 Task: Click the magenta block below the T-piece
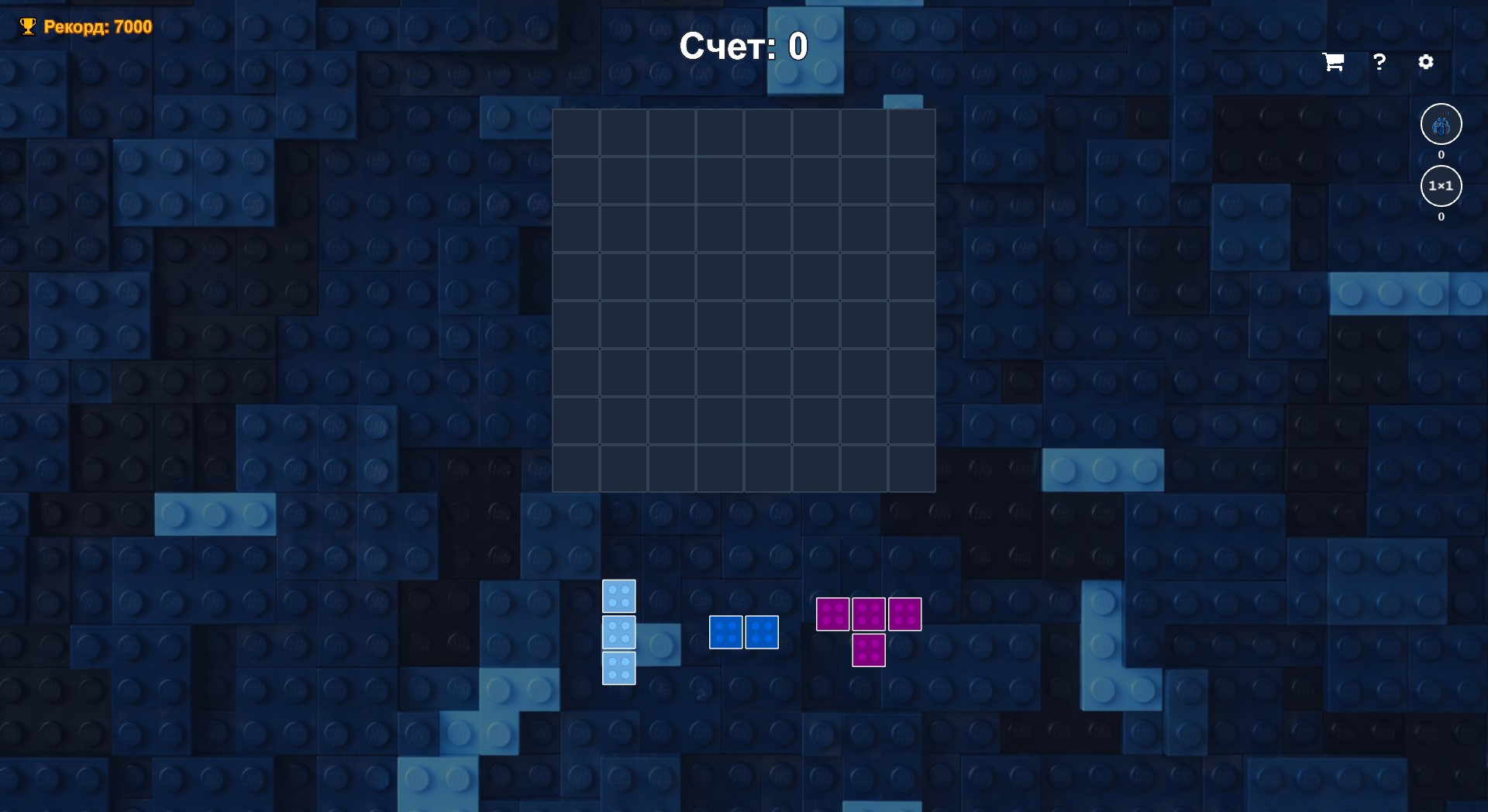pos(870,651)
